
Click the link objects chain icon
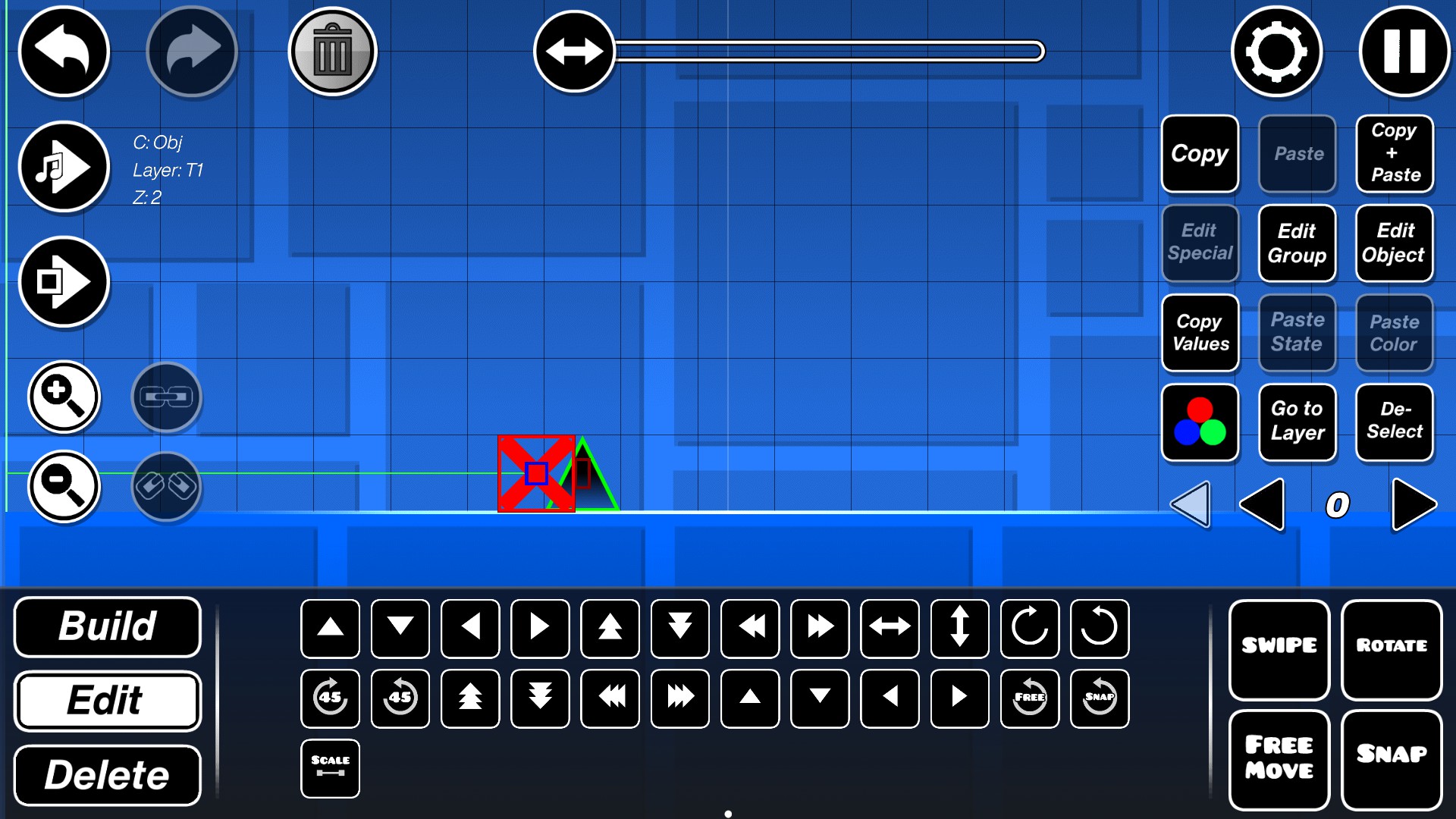click(167, 397)
